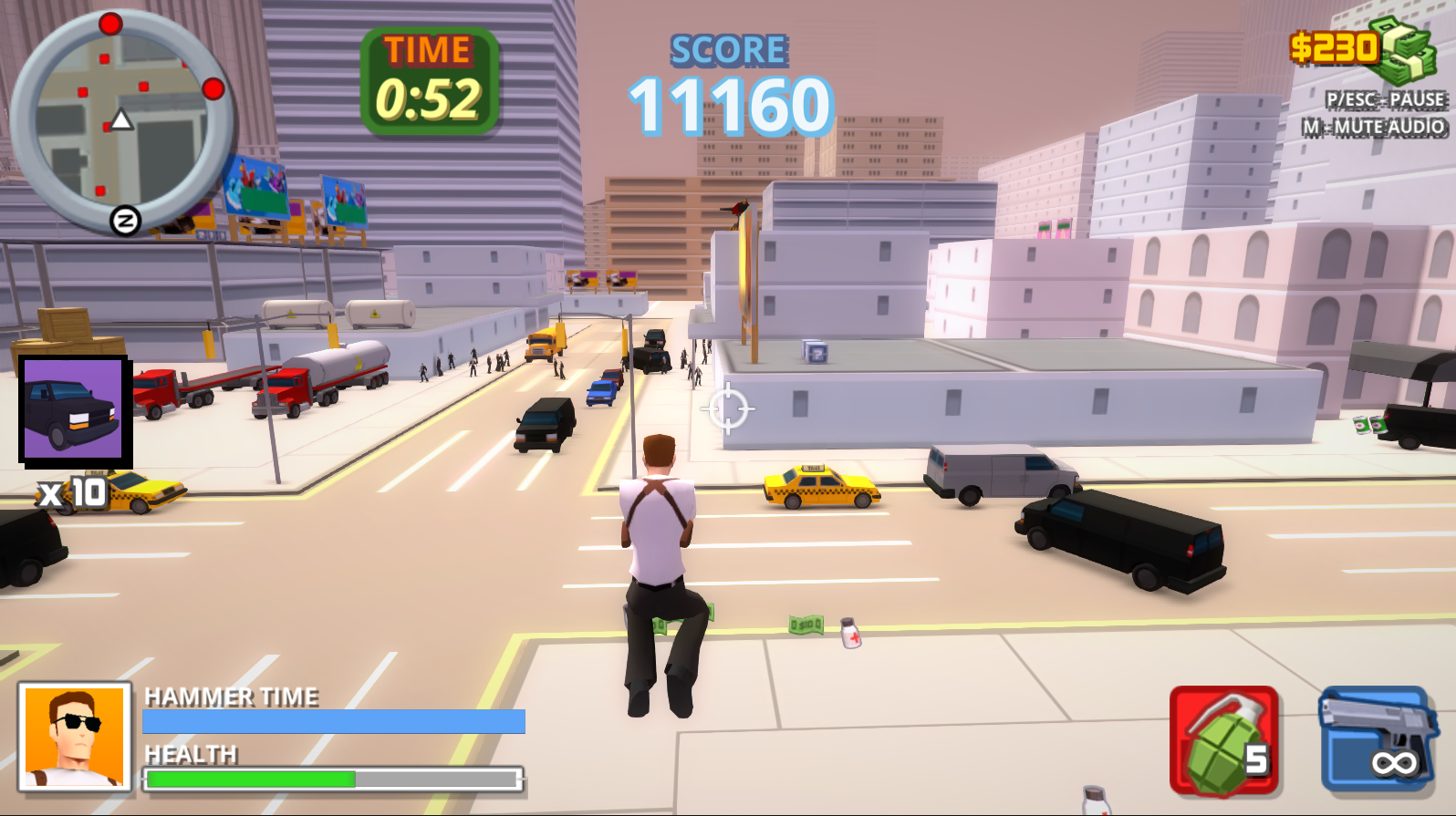Image resolution: width=1456 pixels, height=816 pixels.
Task: Click the green health bar
Action: pos(251,780)
